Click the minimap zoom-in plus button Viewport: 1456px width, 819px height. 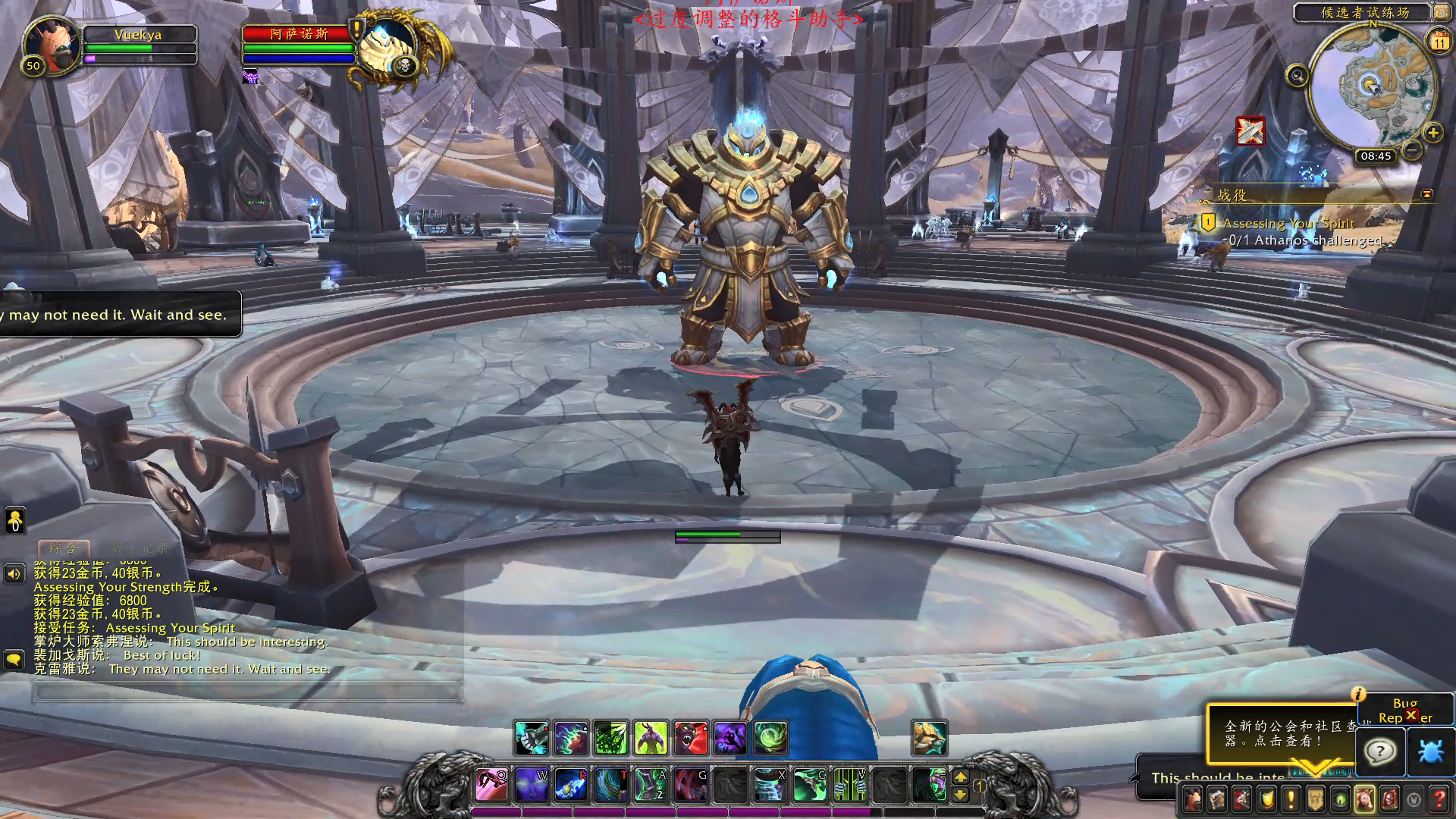(x=1432, y=133)
